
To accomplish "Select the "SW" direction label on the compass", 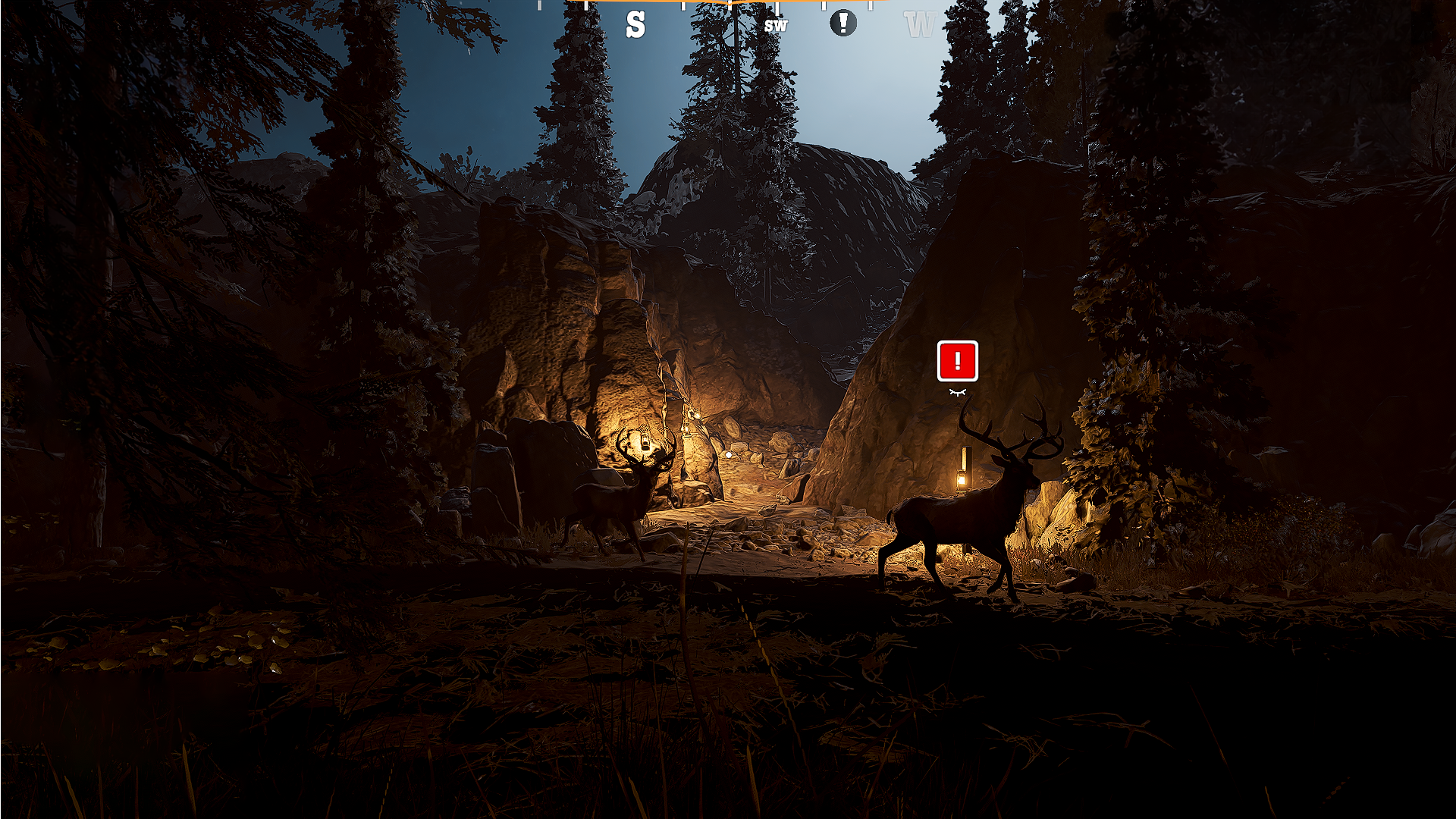I will click(776, 25).
